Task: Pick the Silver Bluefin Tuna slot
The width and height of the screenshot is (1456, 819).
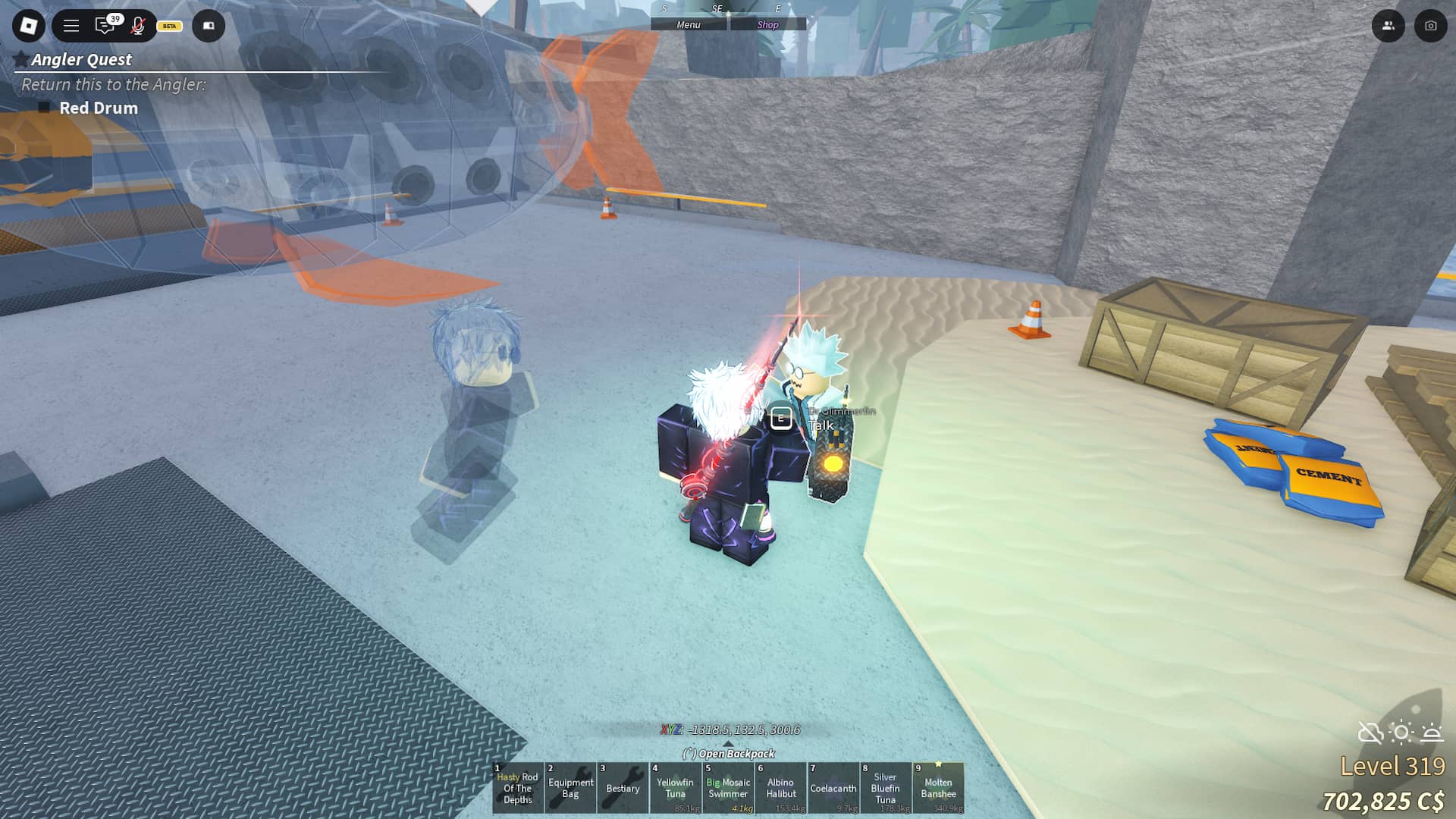Action: pyautogui.click(x=885, y=788)
